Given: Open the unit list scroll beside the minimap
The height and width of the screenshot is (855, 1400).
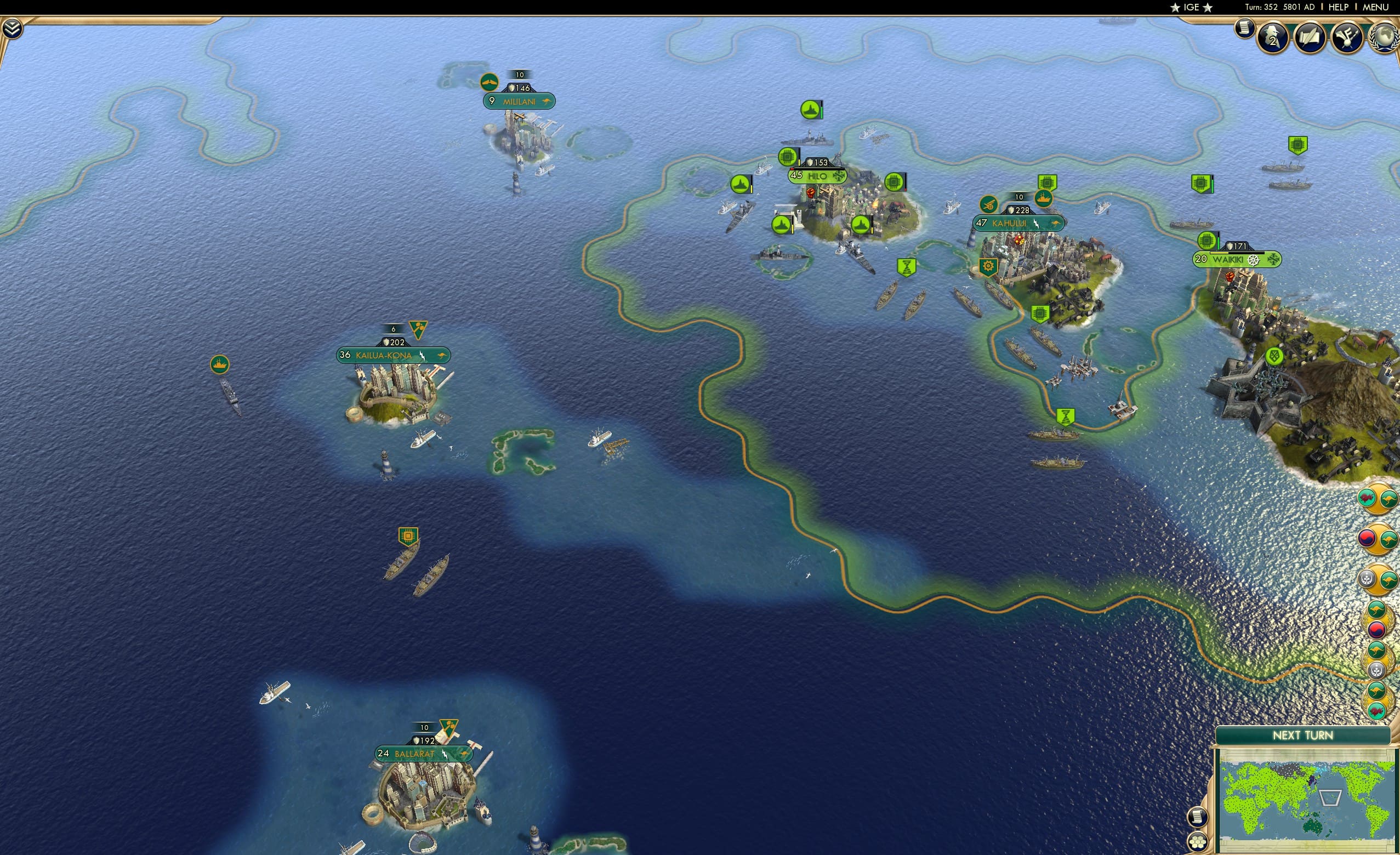Looking at the screenshot, I should [x=1198, y=818].
